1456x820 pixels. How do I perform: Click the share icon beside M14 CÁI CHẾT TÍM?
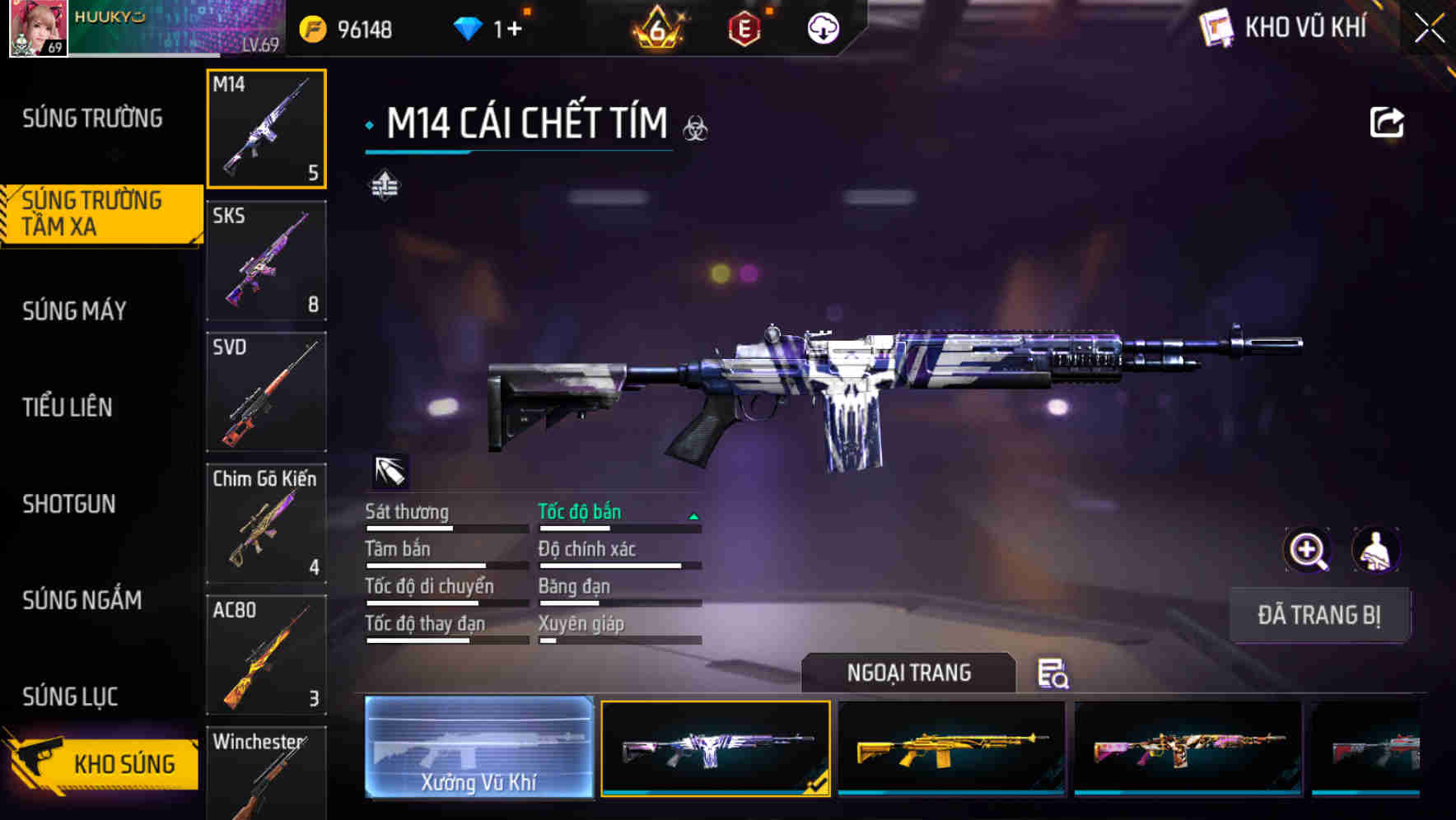1388,121
